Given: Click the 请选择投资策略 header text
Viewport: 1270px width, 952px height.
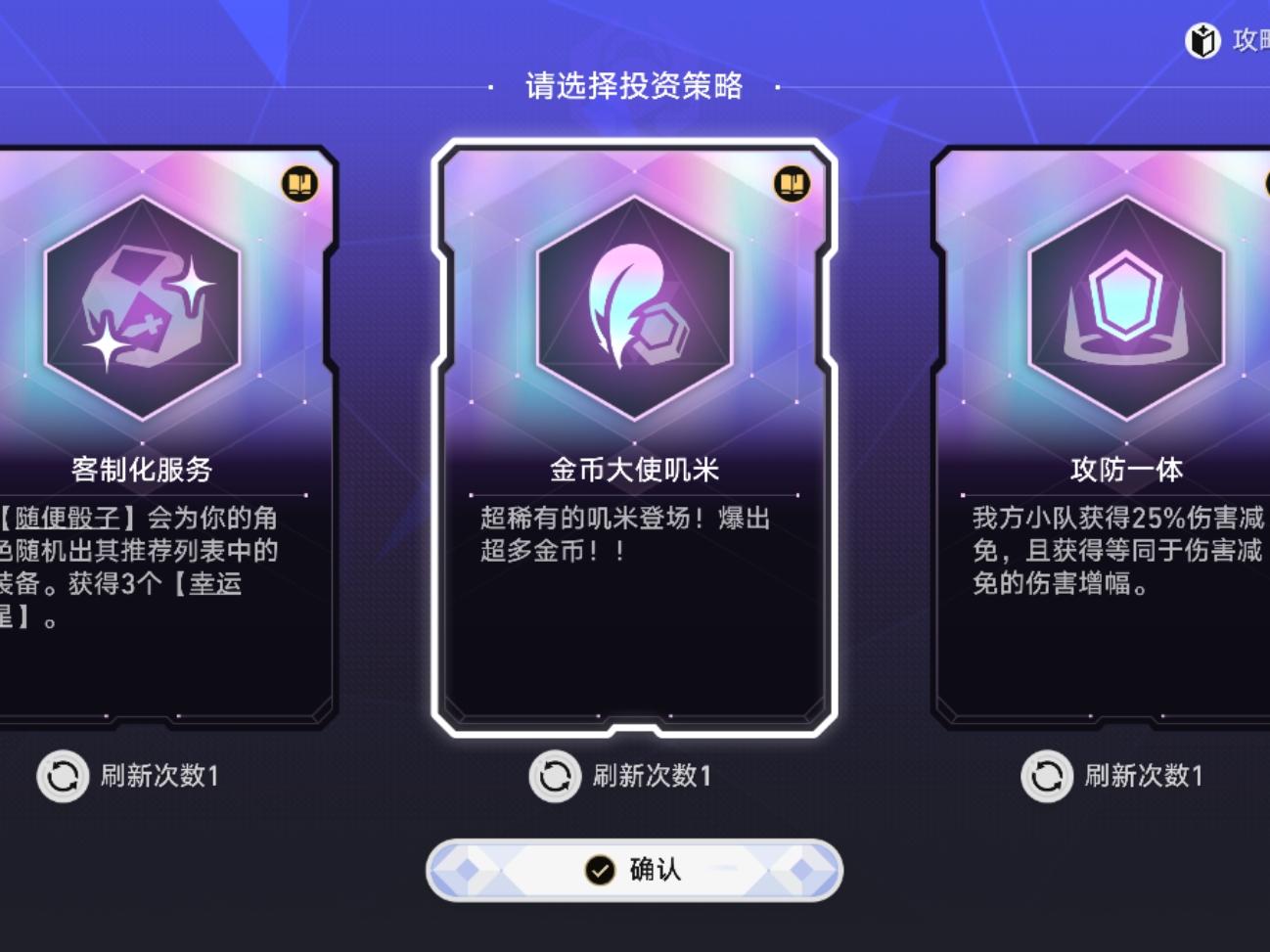Looking at the screenshot, I should (634, 86).
